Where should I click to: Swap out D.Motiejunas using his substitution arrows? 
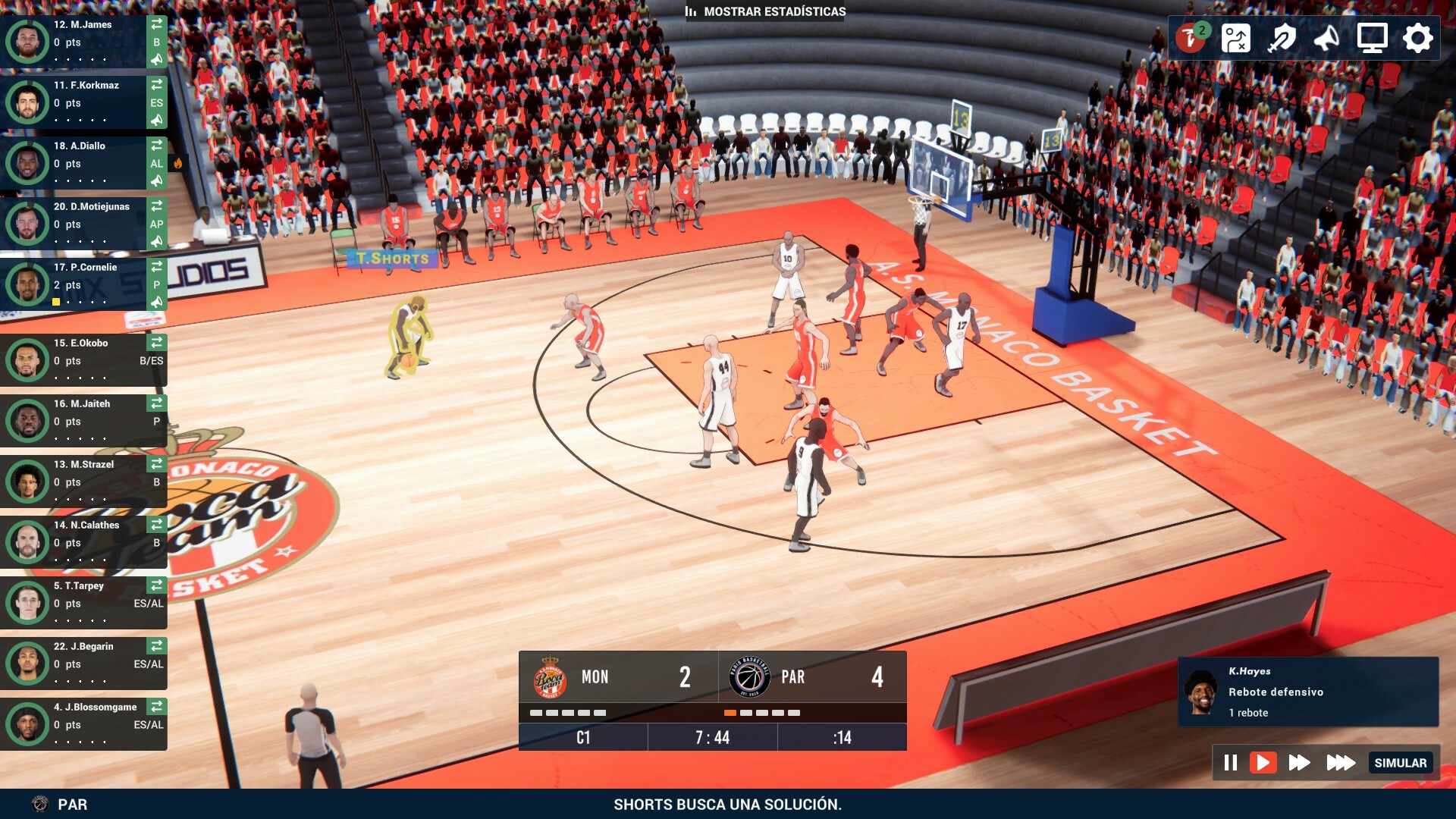(157, 206)
